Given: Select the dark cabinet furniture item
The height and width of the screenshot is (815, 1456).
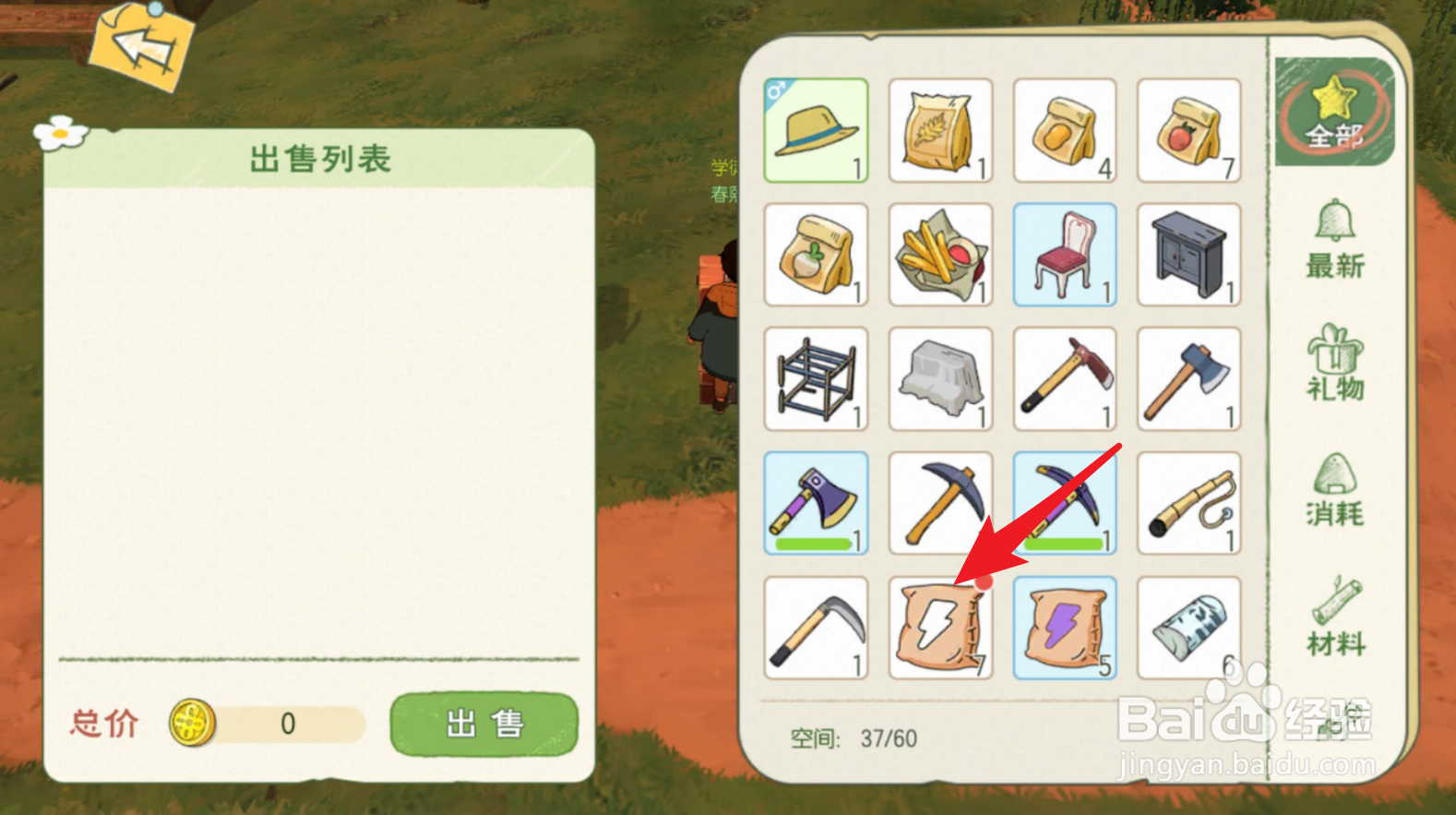Looking at the screenshot, I should [1188, 254].
